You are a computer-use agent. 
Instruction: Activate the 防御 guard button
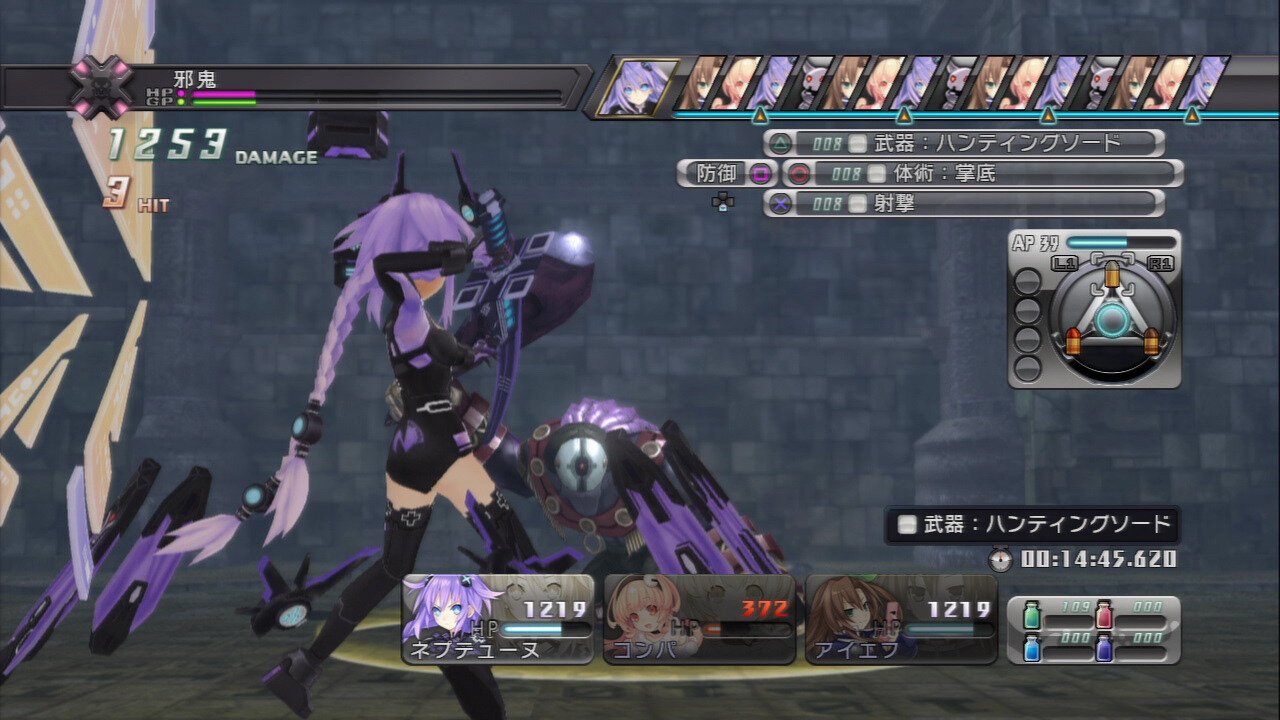[x=727, y=173]
